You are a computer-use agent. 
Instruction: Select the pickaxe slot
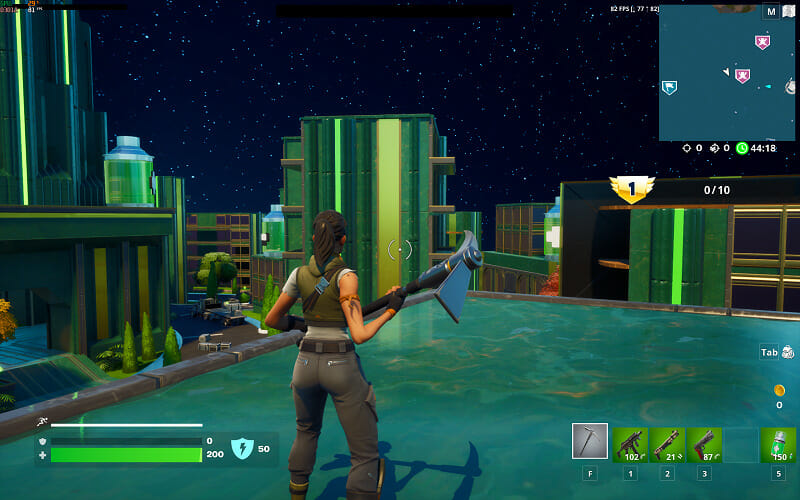590,441
